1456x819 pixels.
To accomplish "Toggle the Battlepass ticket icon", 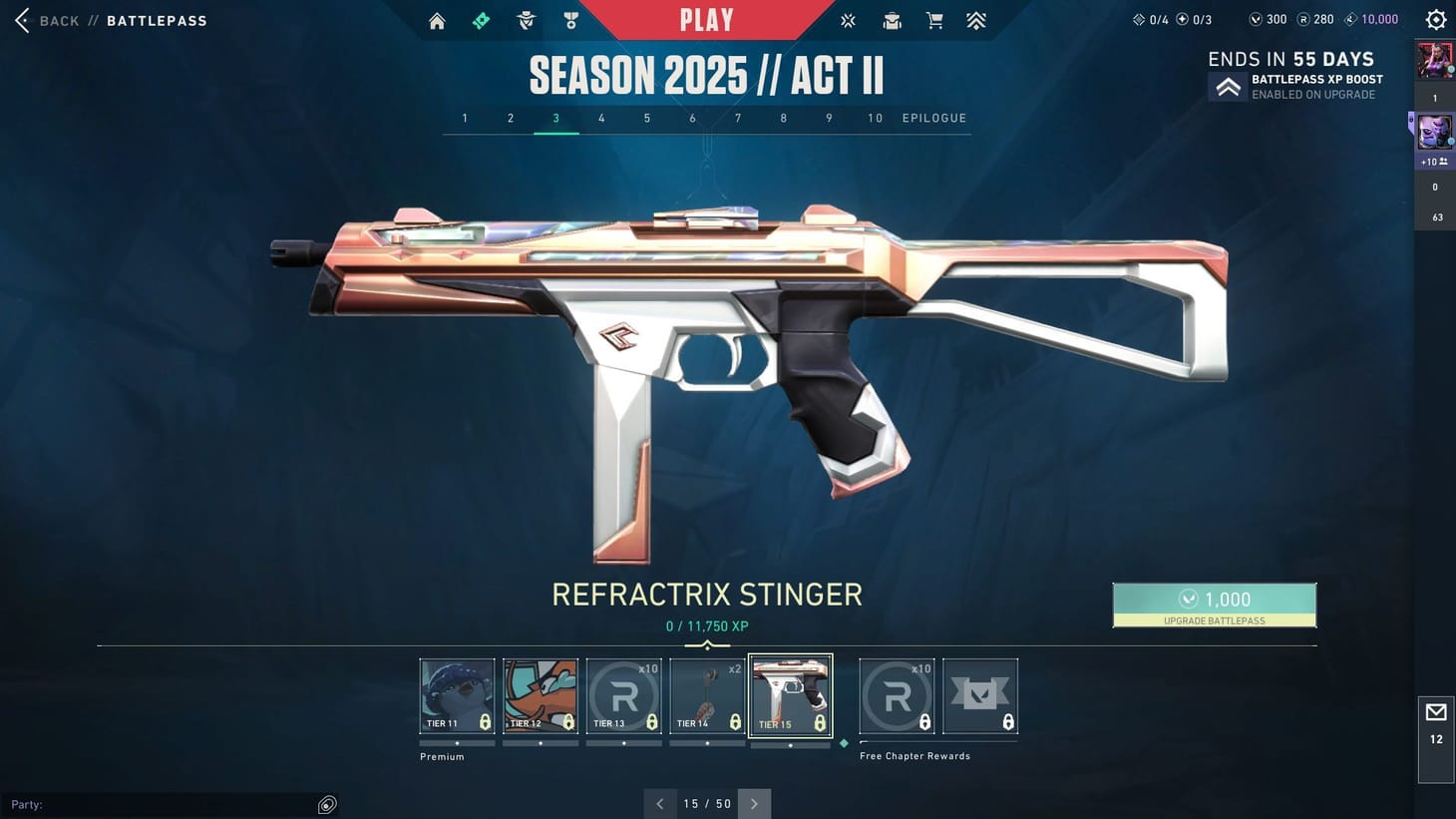I will tap(481, 19).
